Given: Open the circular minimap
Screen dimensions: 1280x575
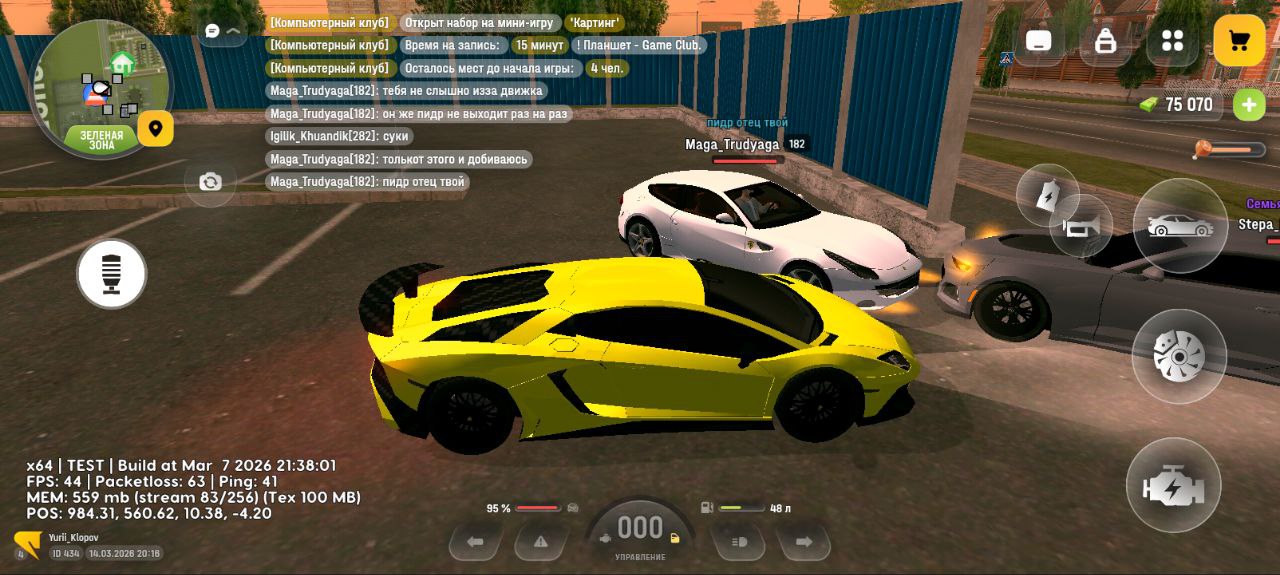Looking at the screenshot, I should pyautogui.click(x=100, y=88).
